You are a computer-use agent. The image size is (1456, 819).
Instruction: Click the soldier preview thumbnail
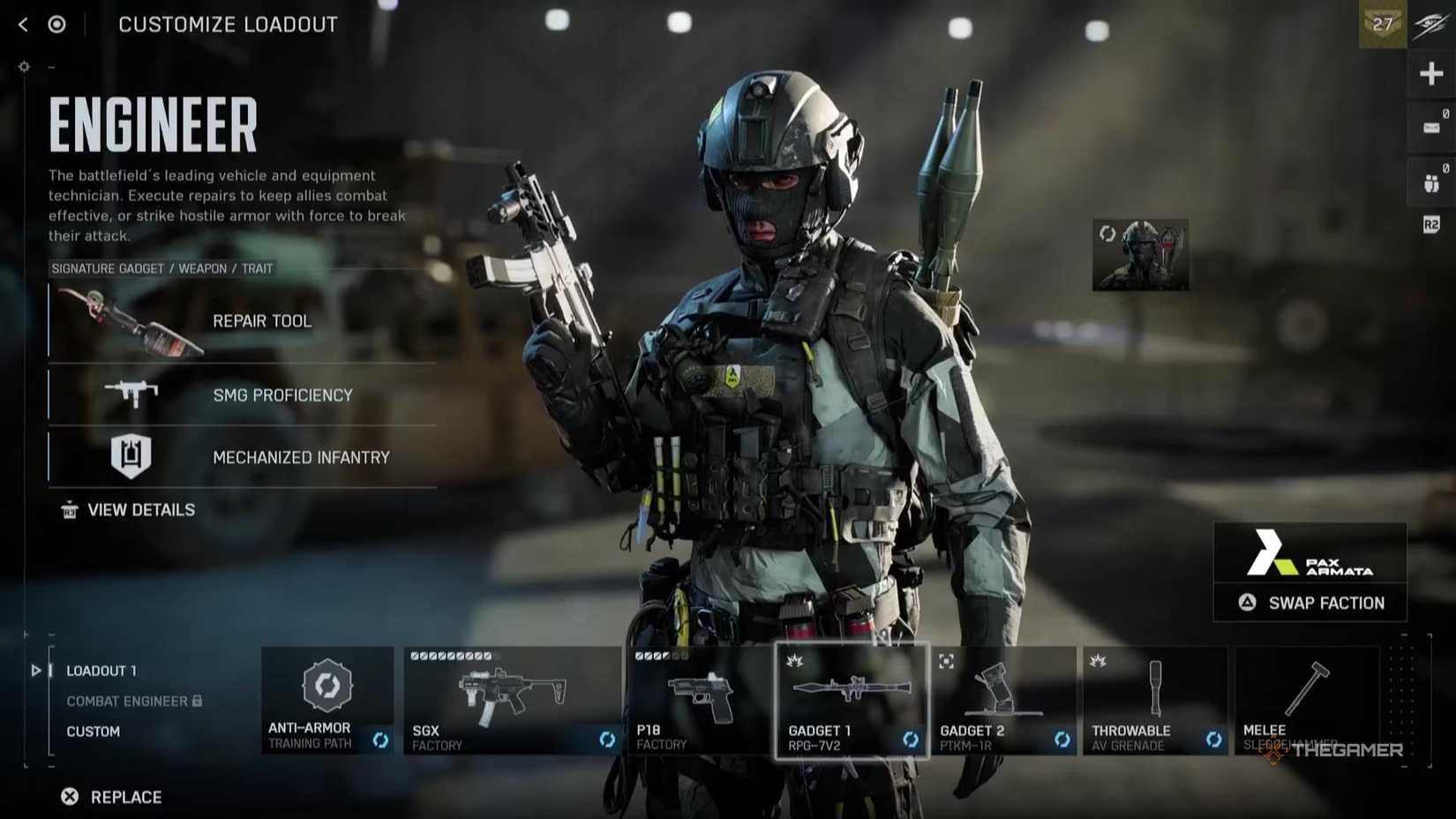(x=1140, y=252)
